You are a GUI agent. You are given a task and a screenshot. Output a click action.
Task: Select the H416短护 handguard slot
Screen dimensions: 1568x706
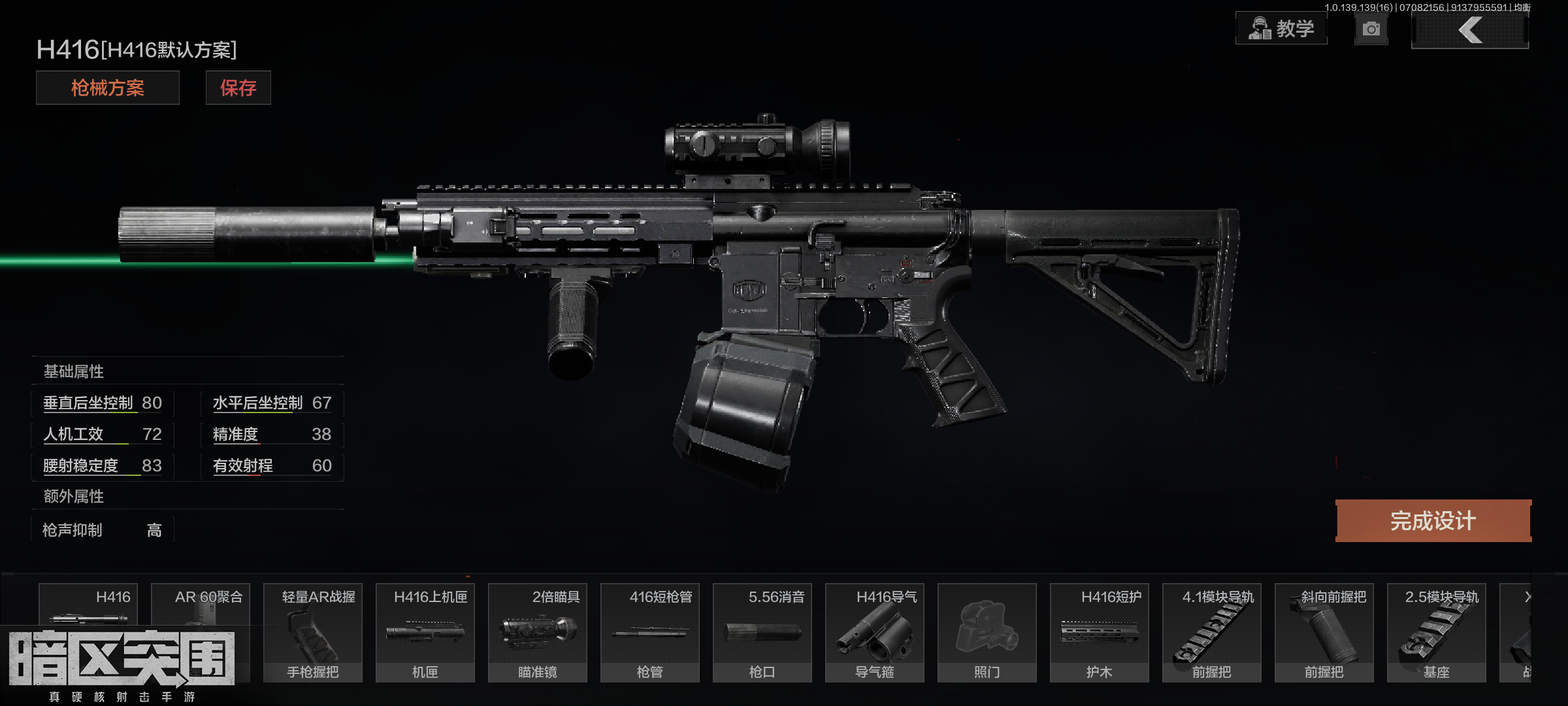(1100, 632)
